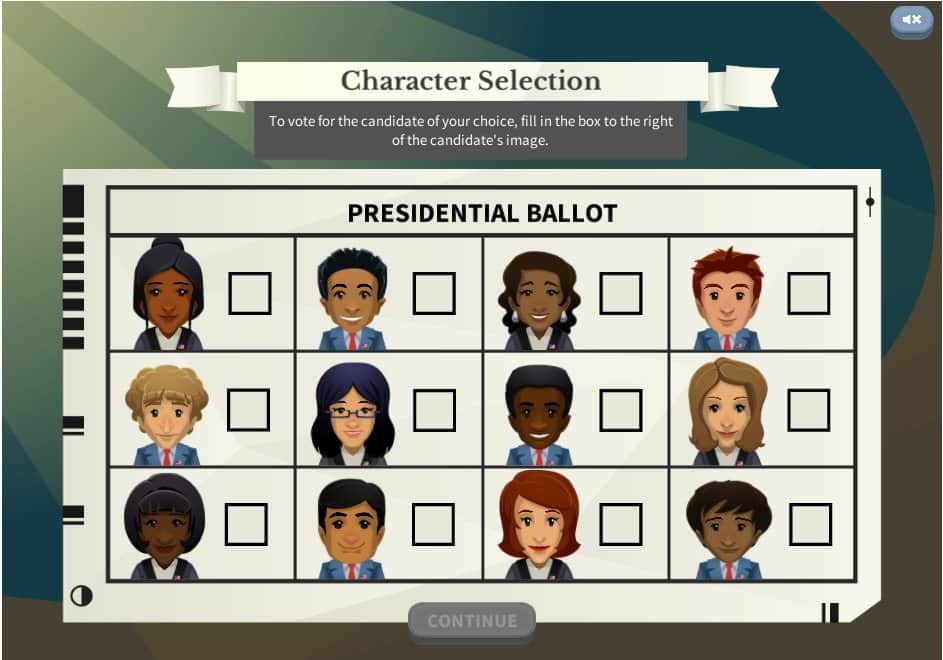Mark the box next to the flat-top haircut man

pos(621,410)
